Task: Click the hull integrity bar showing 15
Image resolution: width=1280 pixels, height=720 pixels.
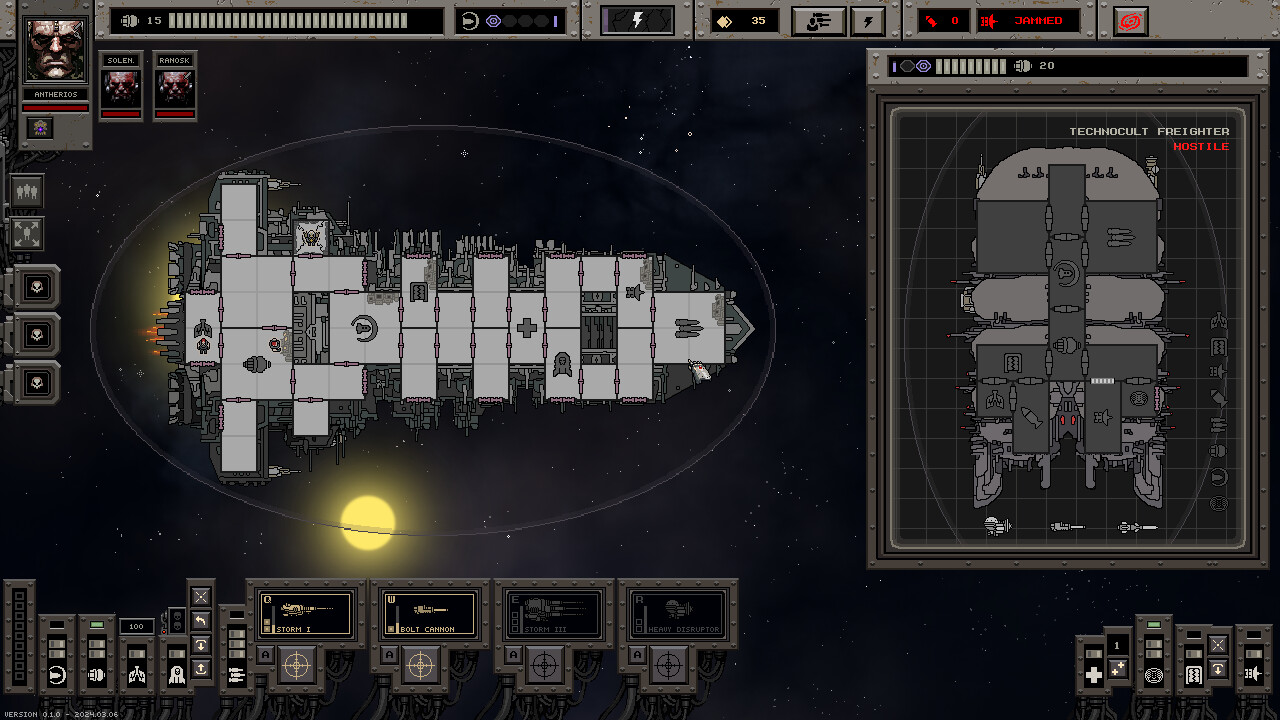Action: (280, 20)
